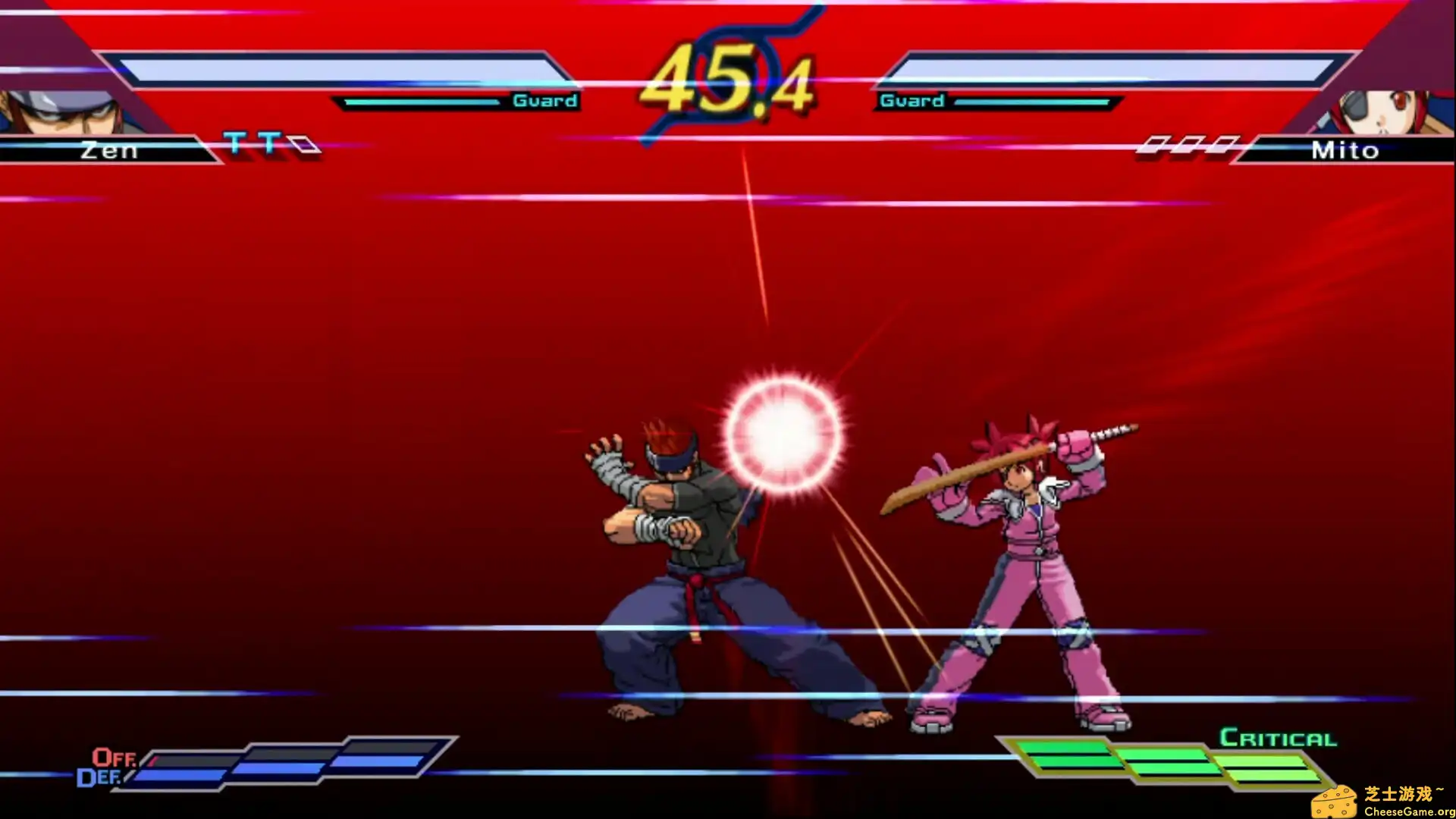Click the Guard label on Zen's side

544,100
